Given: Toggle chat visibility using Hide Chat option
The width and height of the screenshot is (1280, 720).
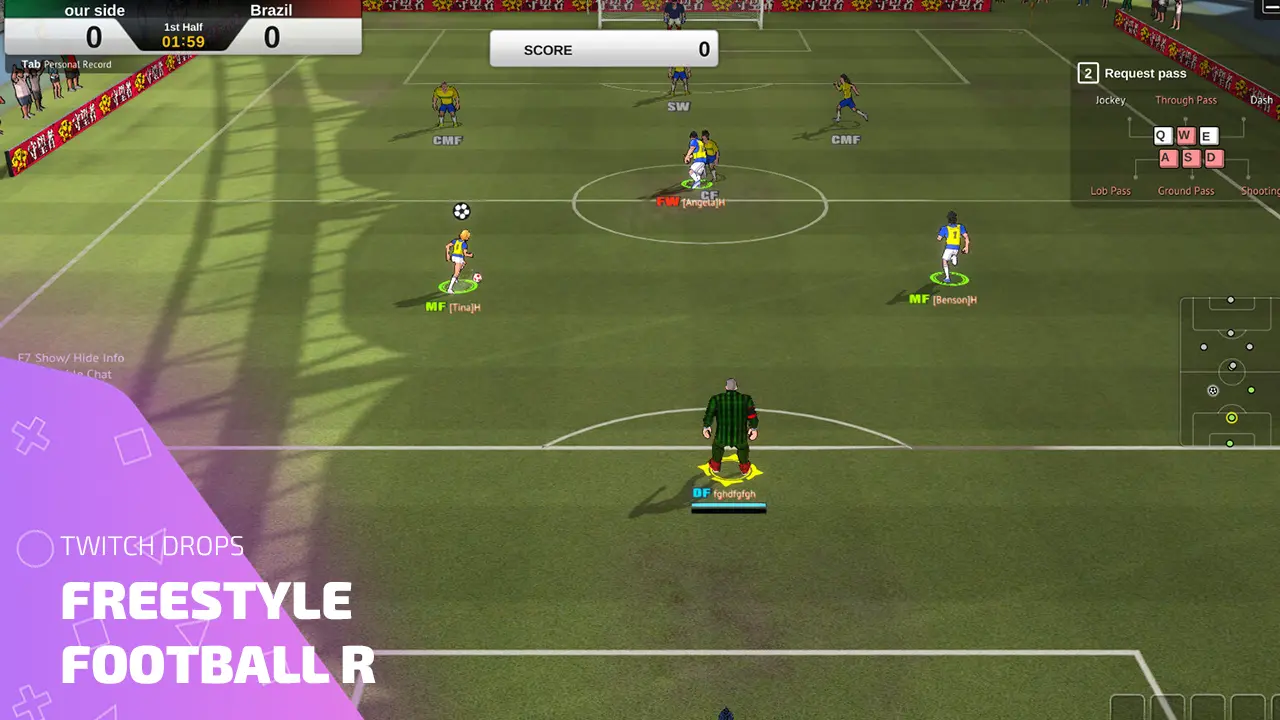Looking at the screenshot, I should (x=90, y=374).
